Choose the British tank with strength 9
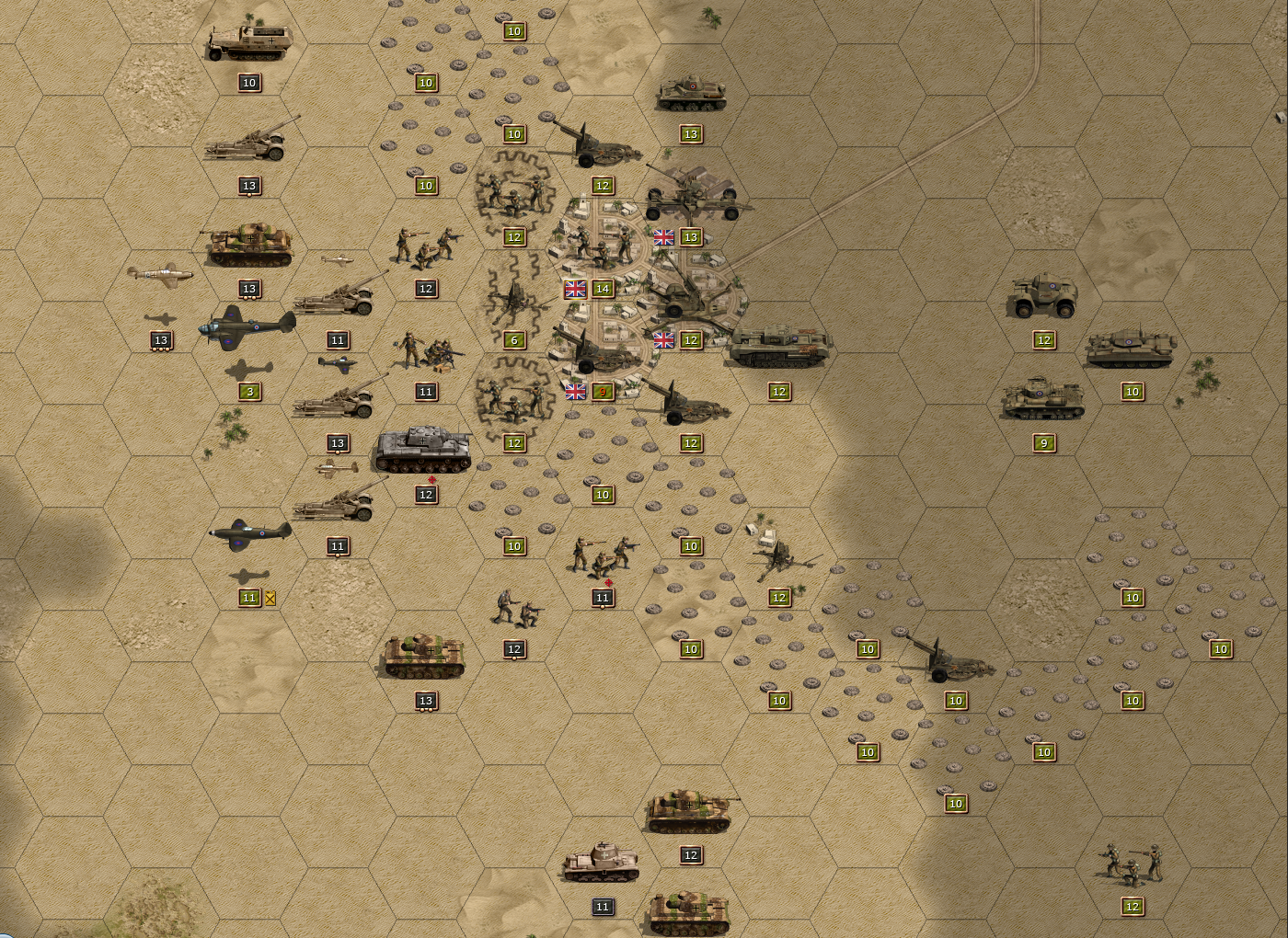This screenshot has height=938, width=1288. click(x=1043, y=400)
